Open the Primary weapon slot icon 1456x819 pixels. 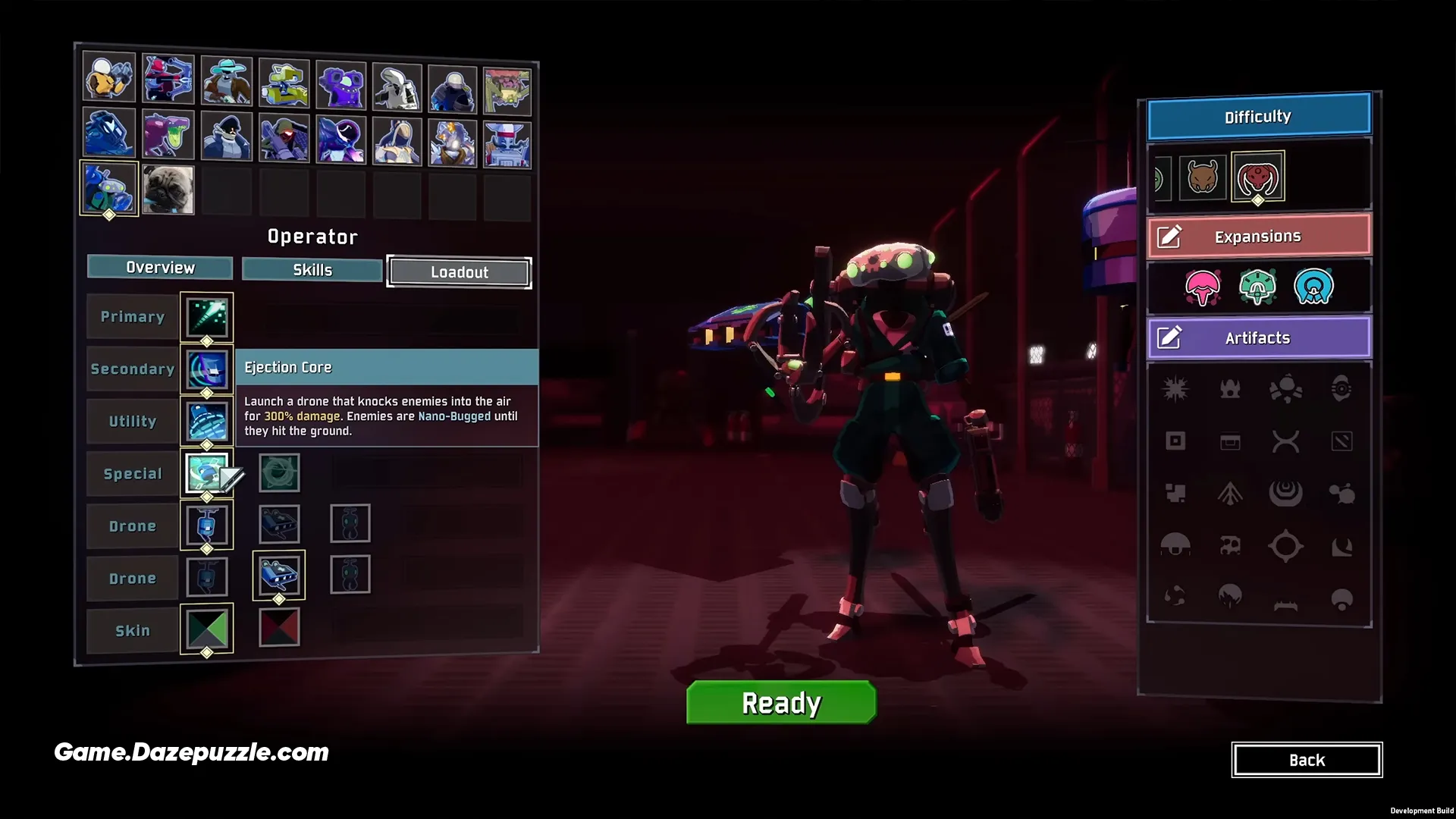pyautogui.click(x=207, y=317)
